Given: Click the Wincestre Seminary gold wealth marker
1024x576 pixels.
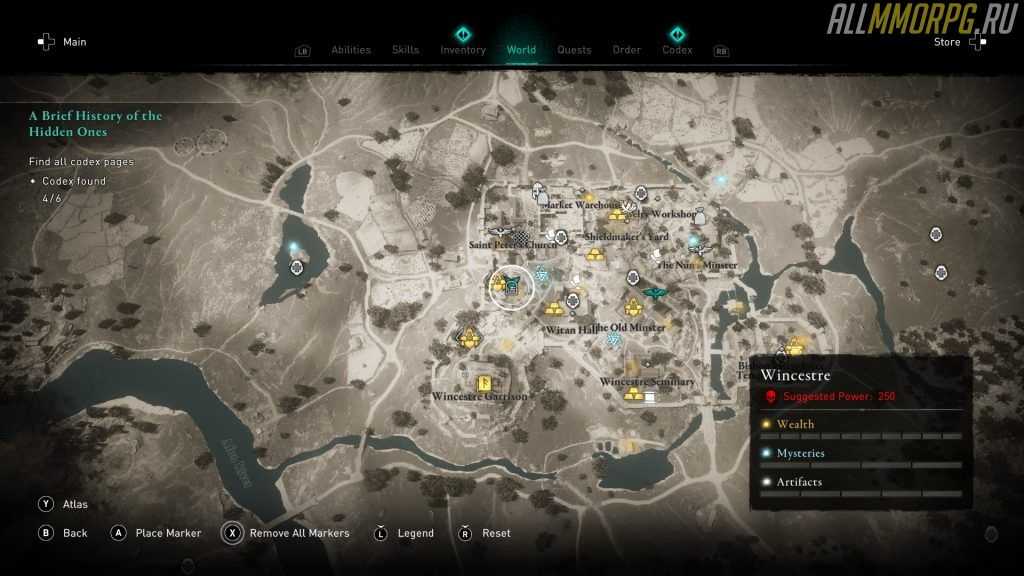Looking at the screenshot, I should (634, 394).
